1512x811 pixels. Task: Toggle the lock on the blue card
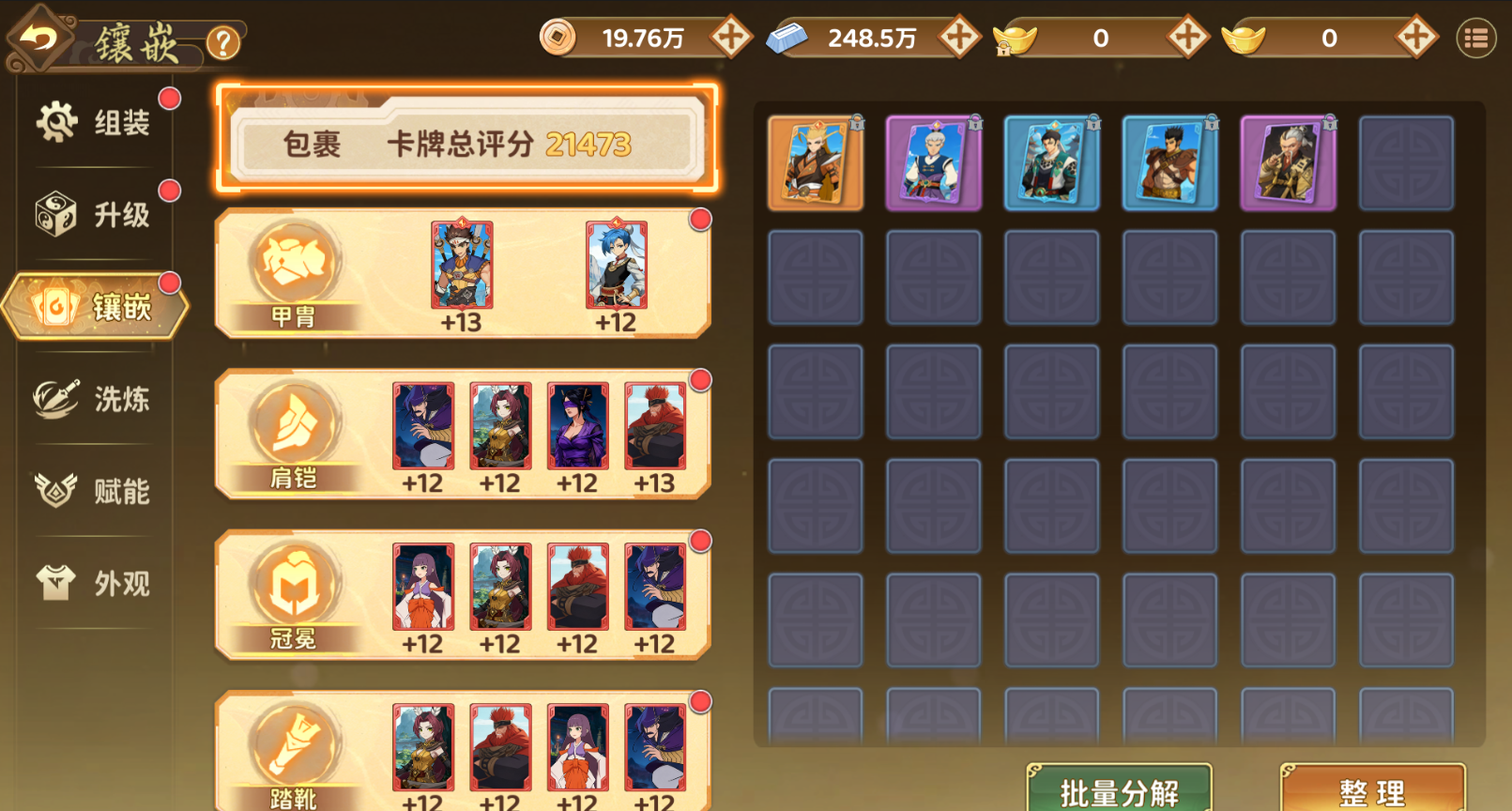coord(1092,120)
